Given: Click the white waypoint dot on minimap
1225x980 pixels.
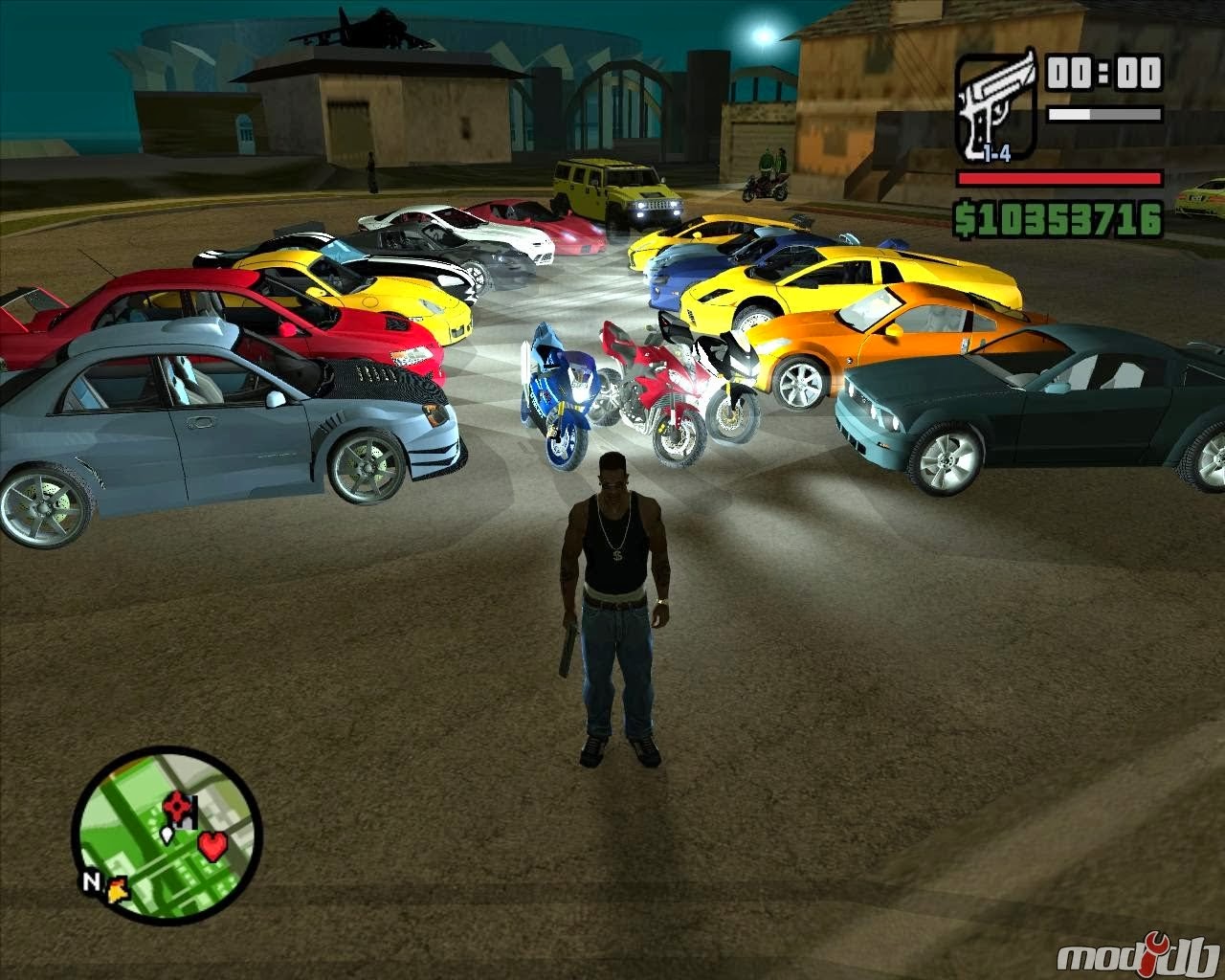Looking at the screenshot, I should (167, 835).
